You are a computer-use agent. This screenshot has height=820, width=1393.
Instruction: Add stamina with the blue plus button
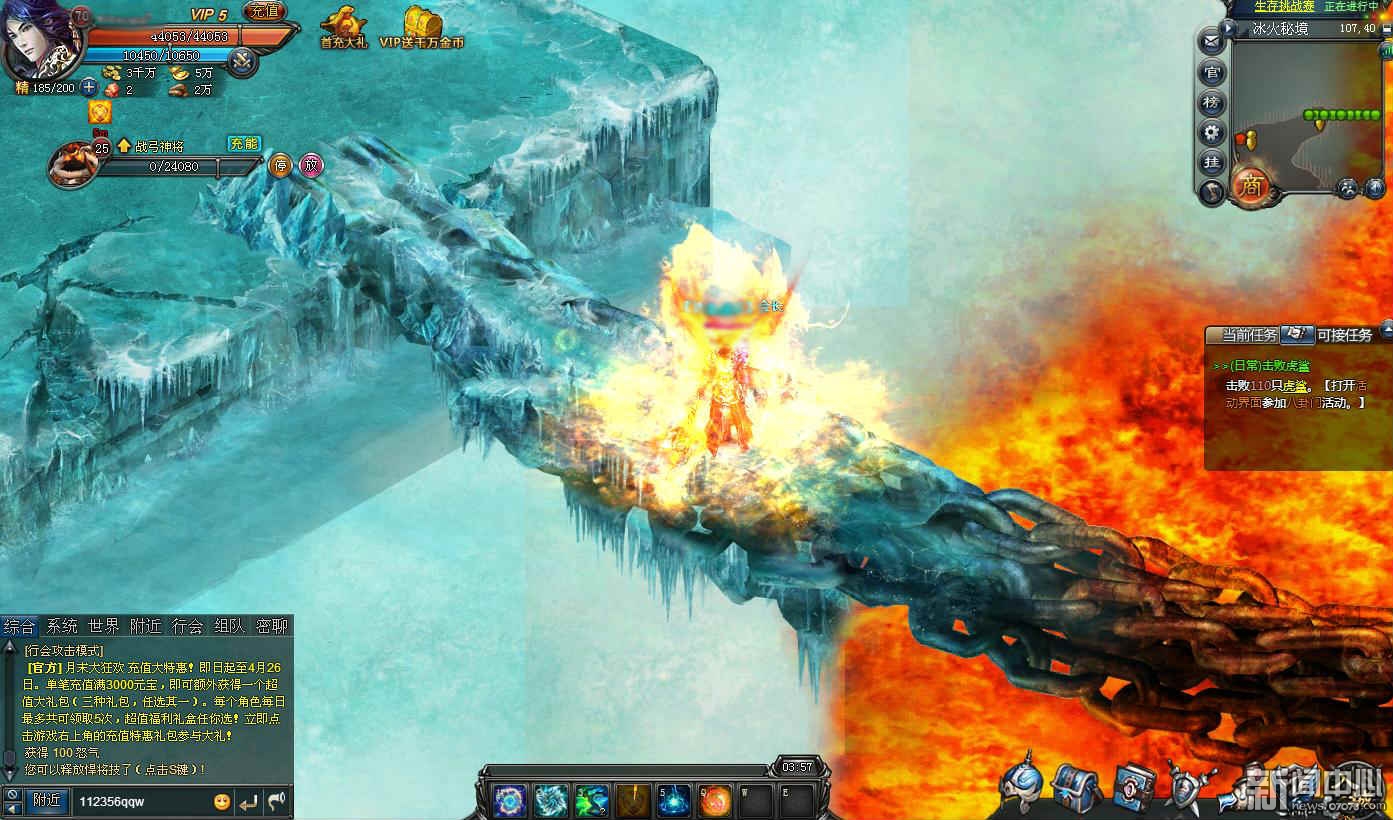pyautogui.click(x=89, y=88)
